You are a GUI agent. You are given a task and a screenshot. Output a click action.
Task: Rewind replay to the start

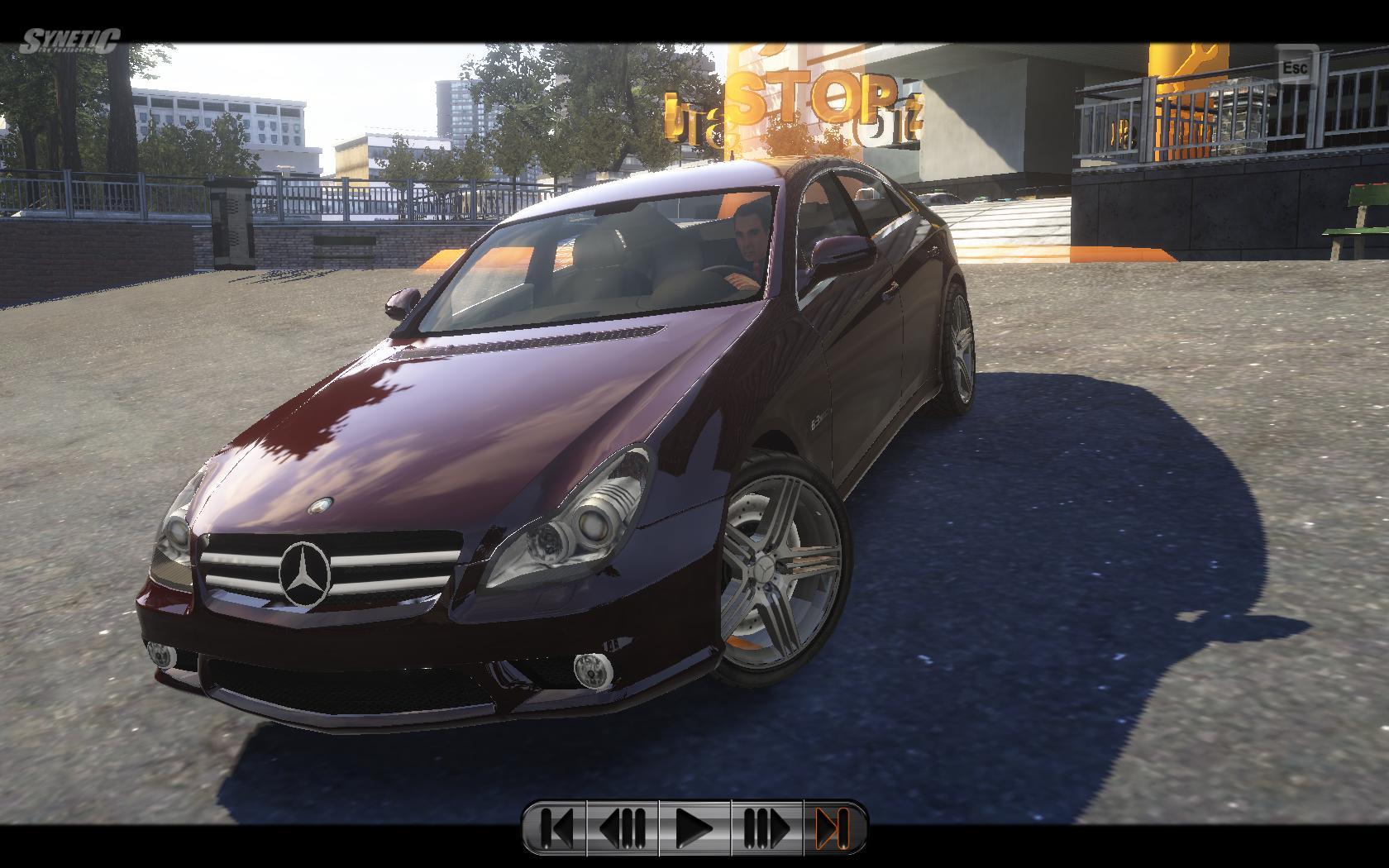pyautogui.click(x=556, y=827)
